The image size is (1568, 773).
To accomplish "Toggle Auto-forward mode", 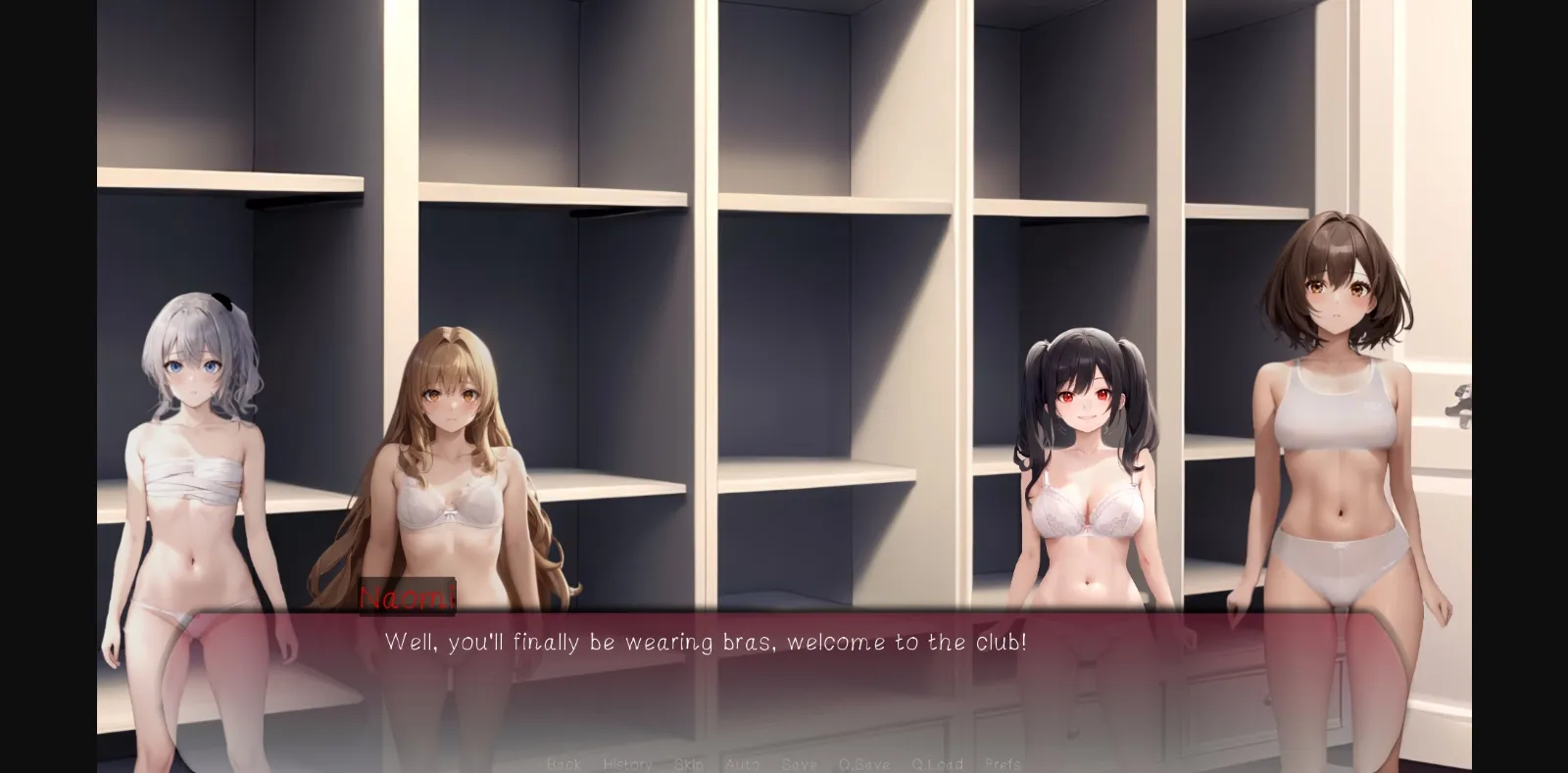I will point(742,764).
